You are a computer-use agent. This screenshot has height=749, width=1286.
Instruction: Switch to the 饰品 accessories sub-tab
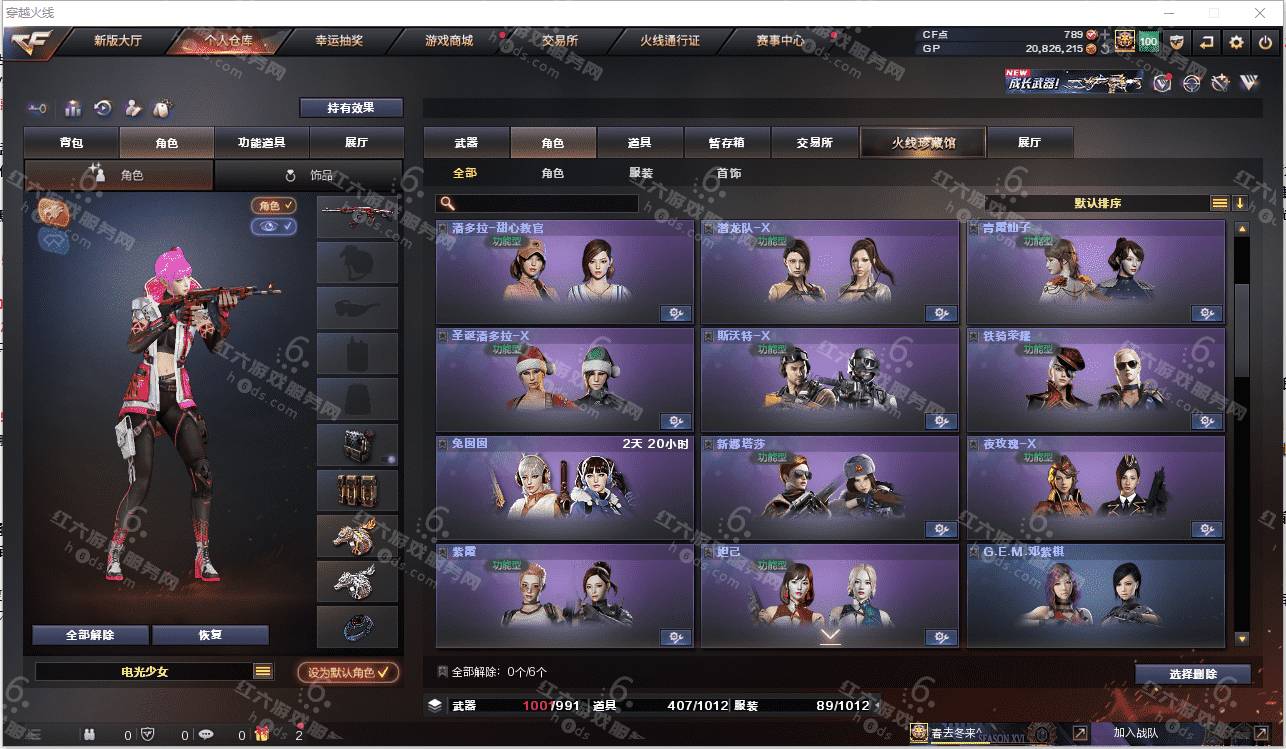click(310, 175)
